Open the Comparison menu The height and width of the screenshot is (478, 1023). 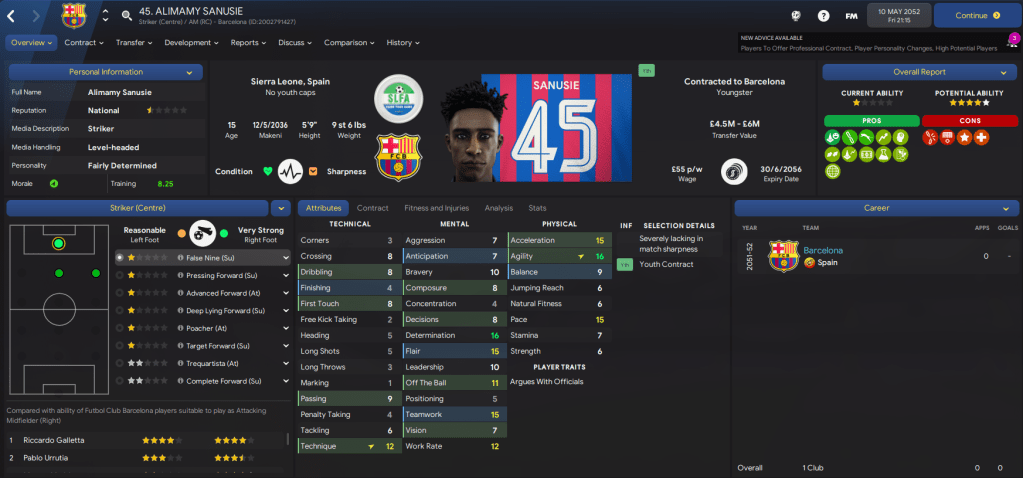tap(349, 43)
